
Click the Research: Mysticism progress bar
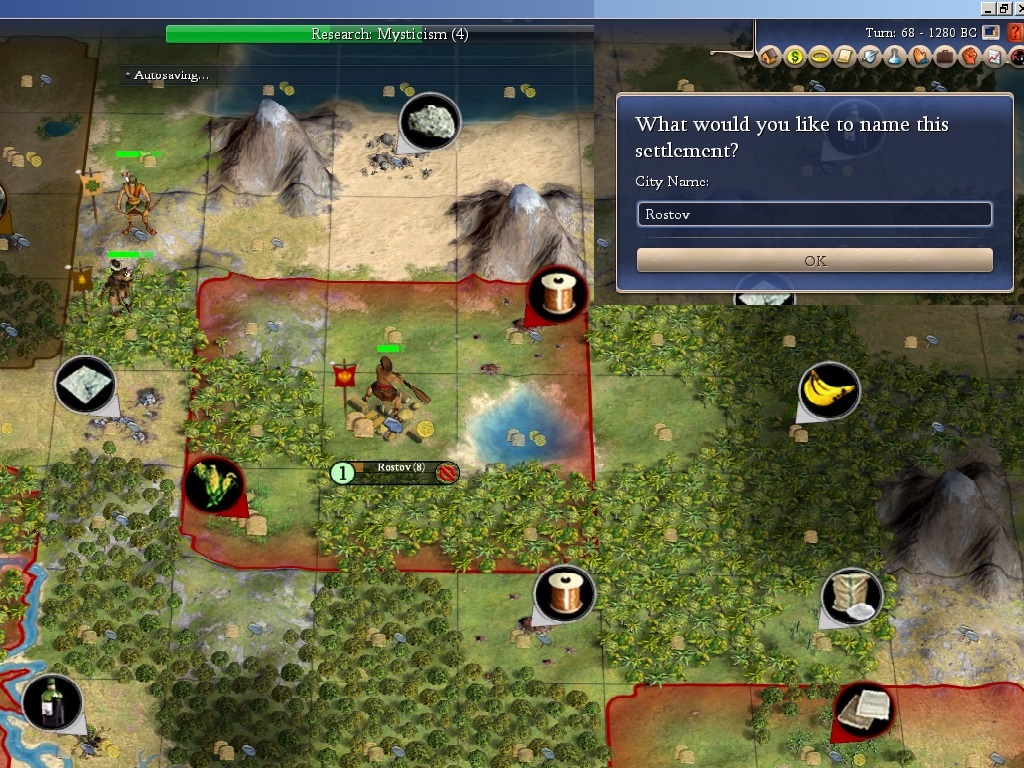[x=380, y=34]
